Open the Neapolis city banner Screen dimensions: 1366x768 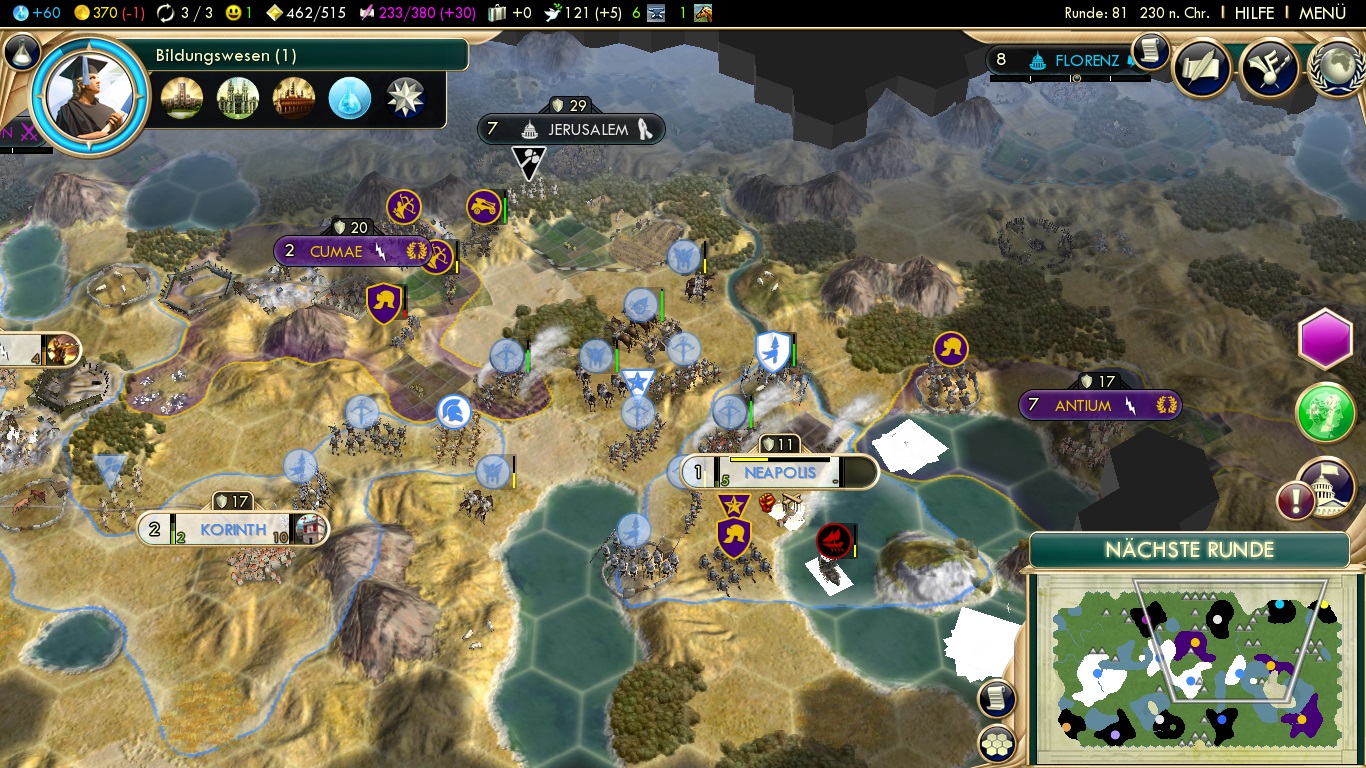pos(780,473)
